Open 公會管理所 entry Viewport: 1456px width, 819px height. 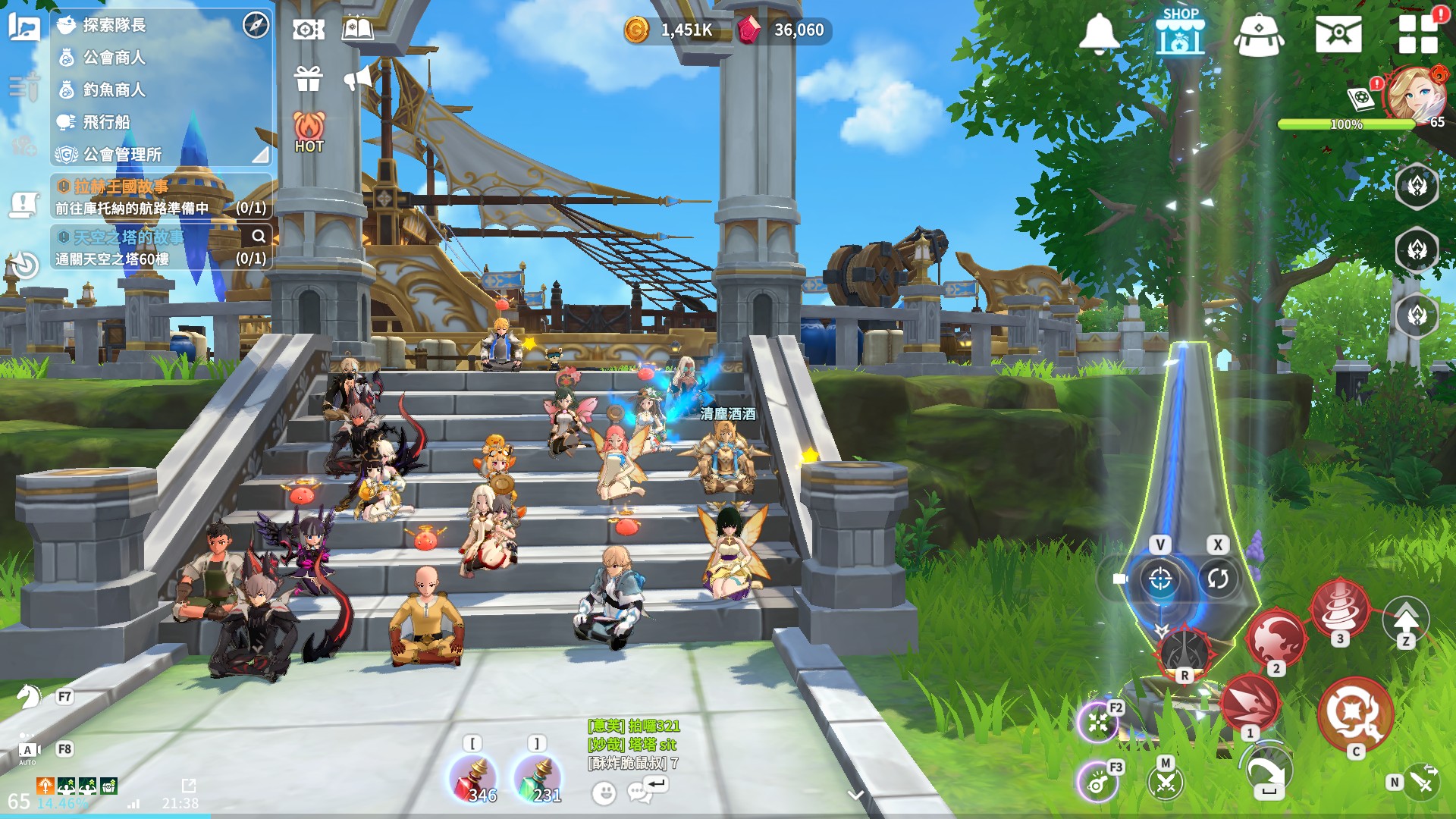(x=122, y=155)
